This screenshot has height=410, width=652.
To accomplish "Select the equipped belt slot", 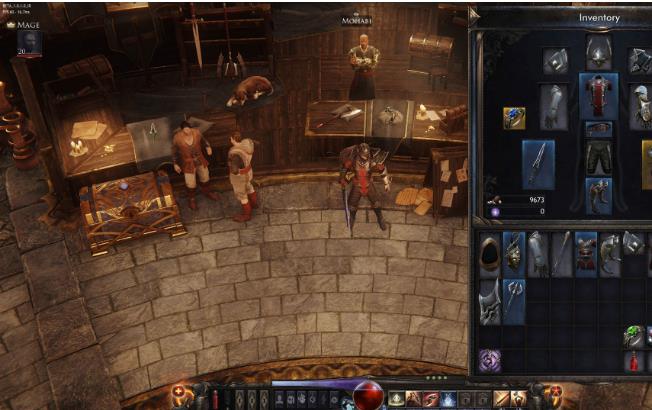I will [x=599, y=129].
